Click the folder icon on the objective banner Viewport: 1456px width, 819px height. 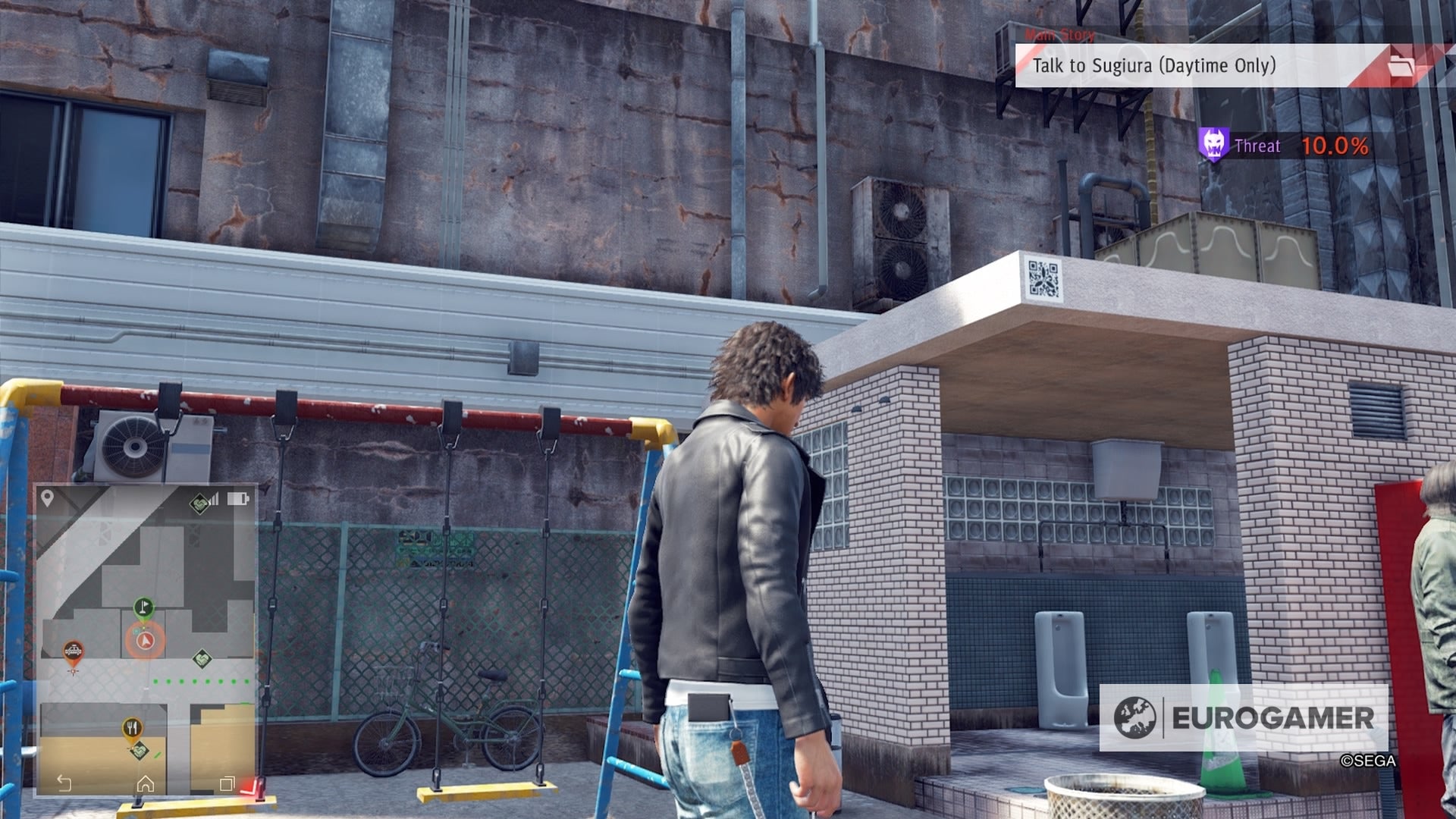pyautogui.click(x=1401, y=66)
